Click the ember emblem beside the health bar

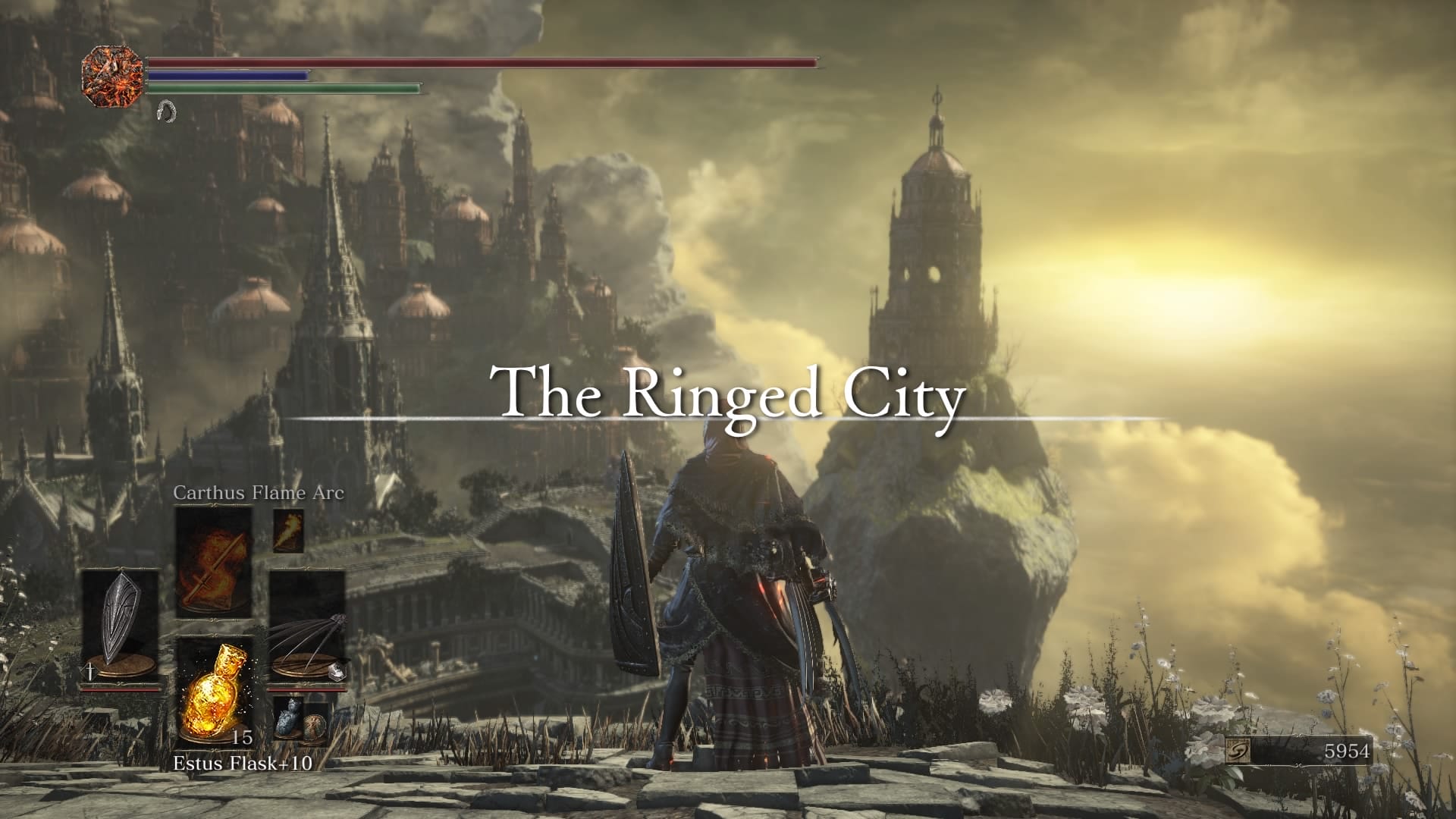point(113,74)
